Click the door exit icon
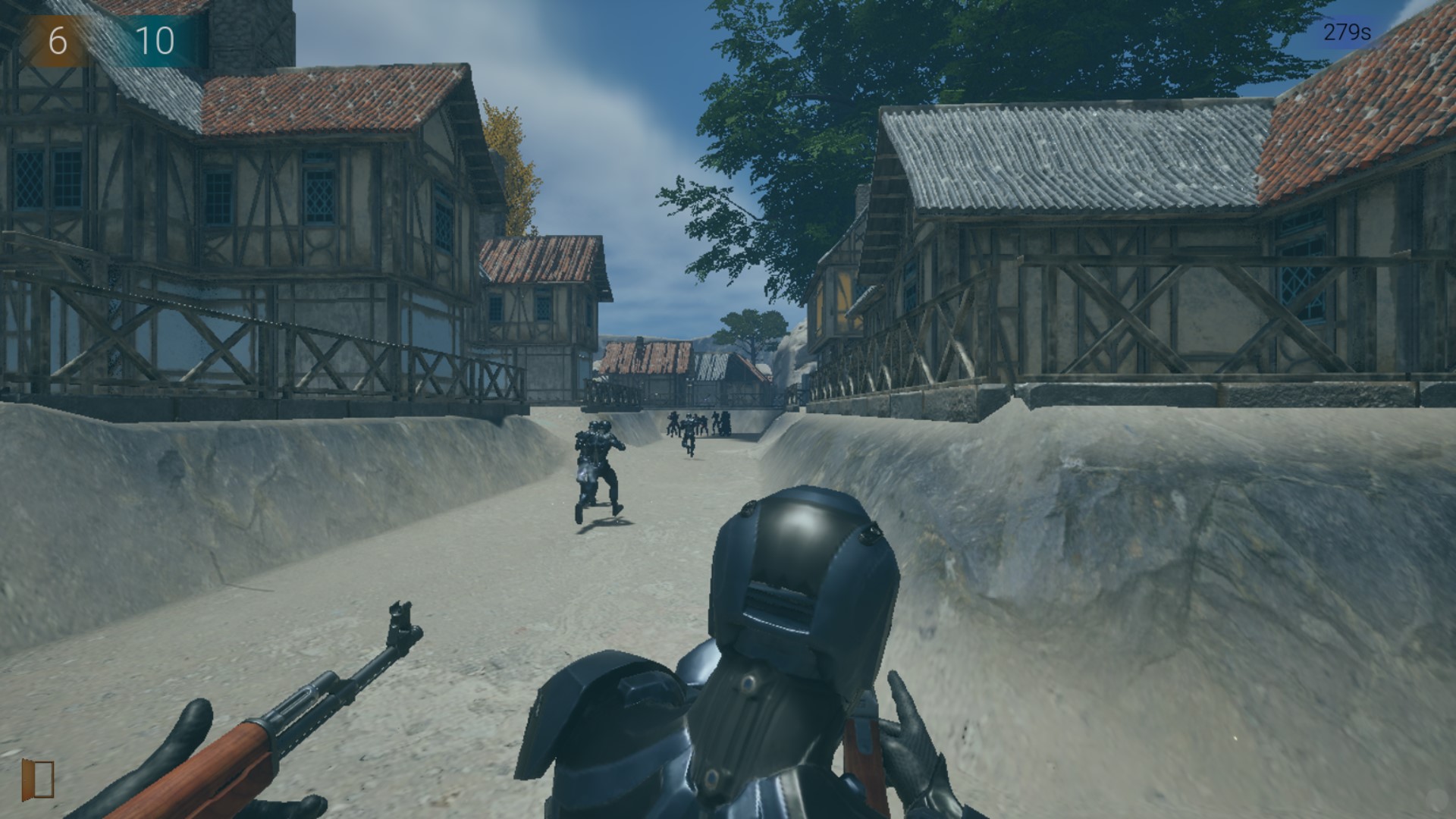 click(38, 779)
